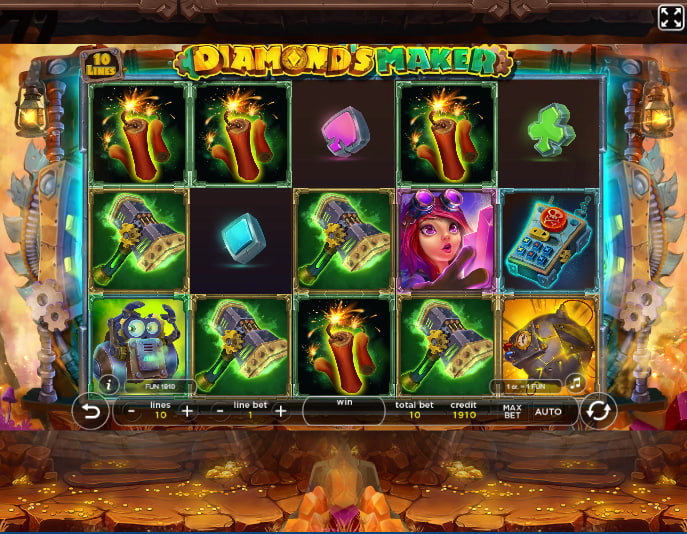The width and height of the screenshot is (687, 534).
Task: Toggle fullscreen mode icon
Action: [670, 17]
